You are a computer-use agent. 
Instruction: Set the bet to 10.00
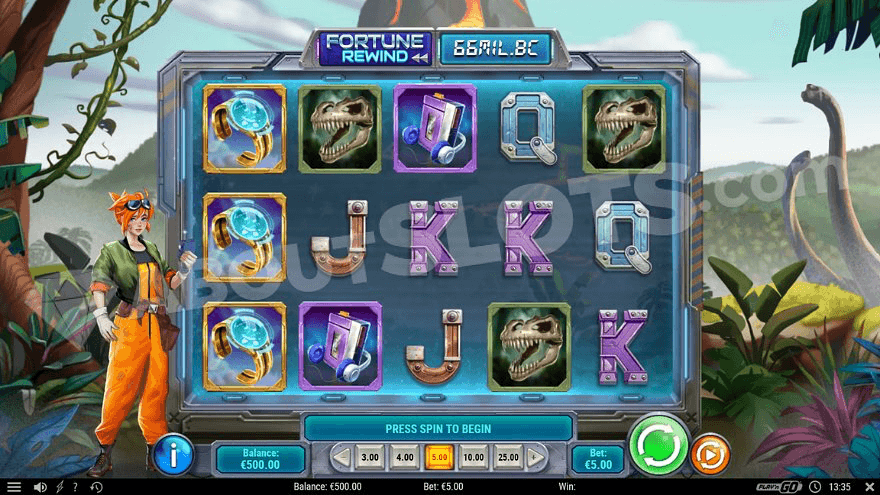pos(473,458)
